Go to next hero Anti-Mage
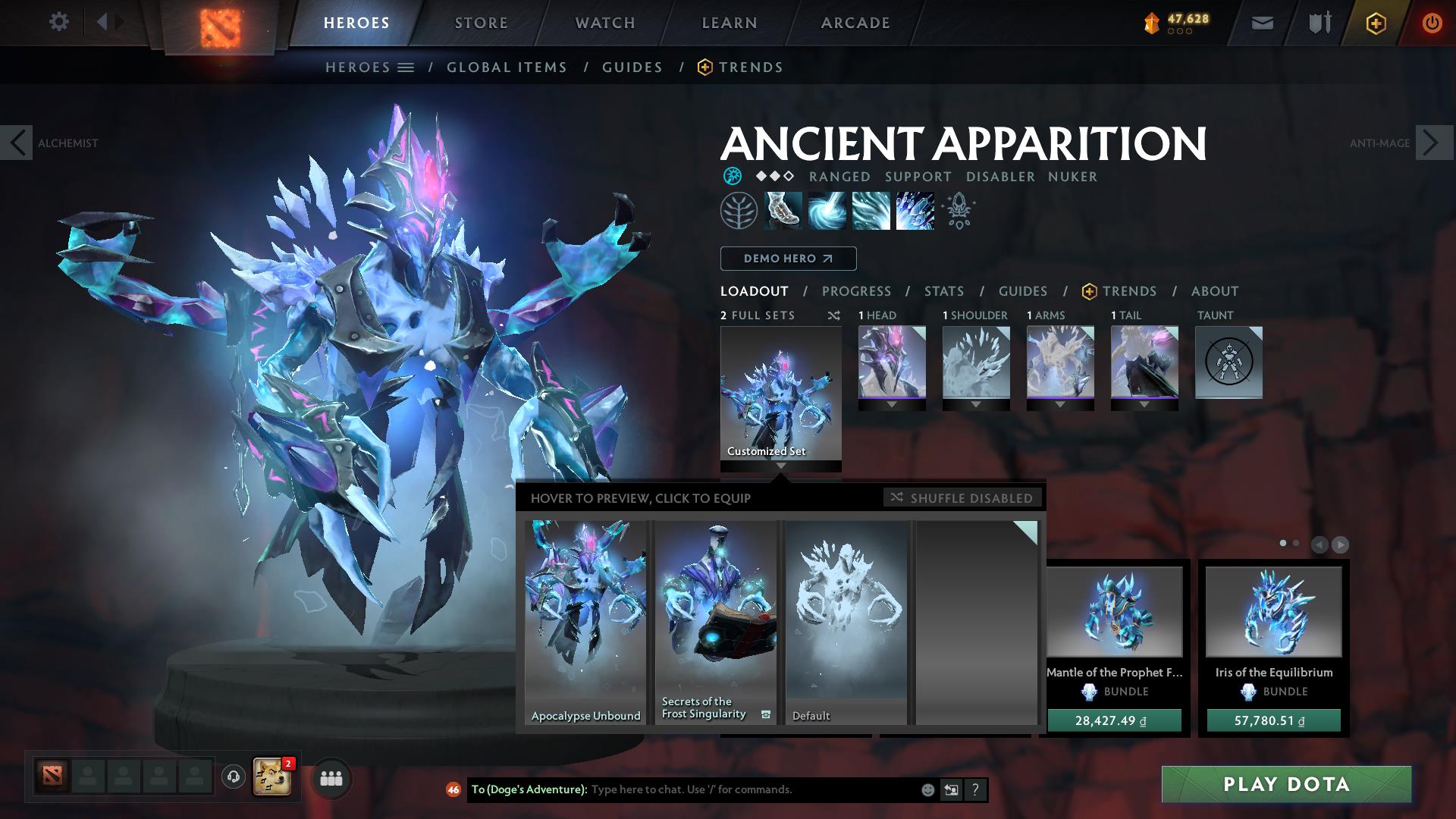 [x=1432, y=143]
